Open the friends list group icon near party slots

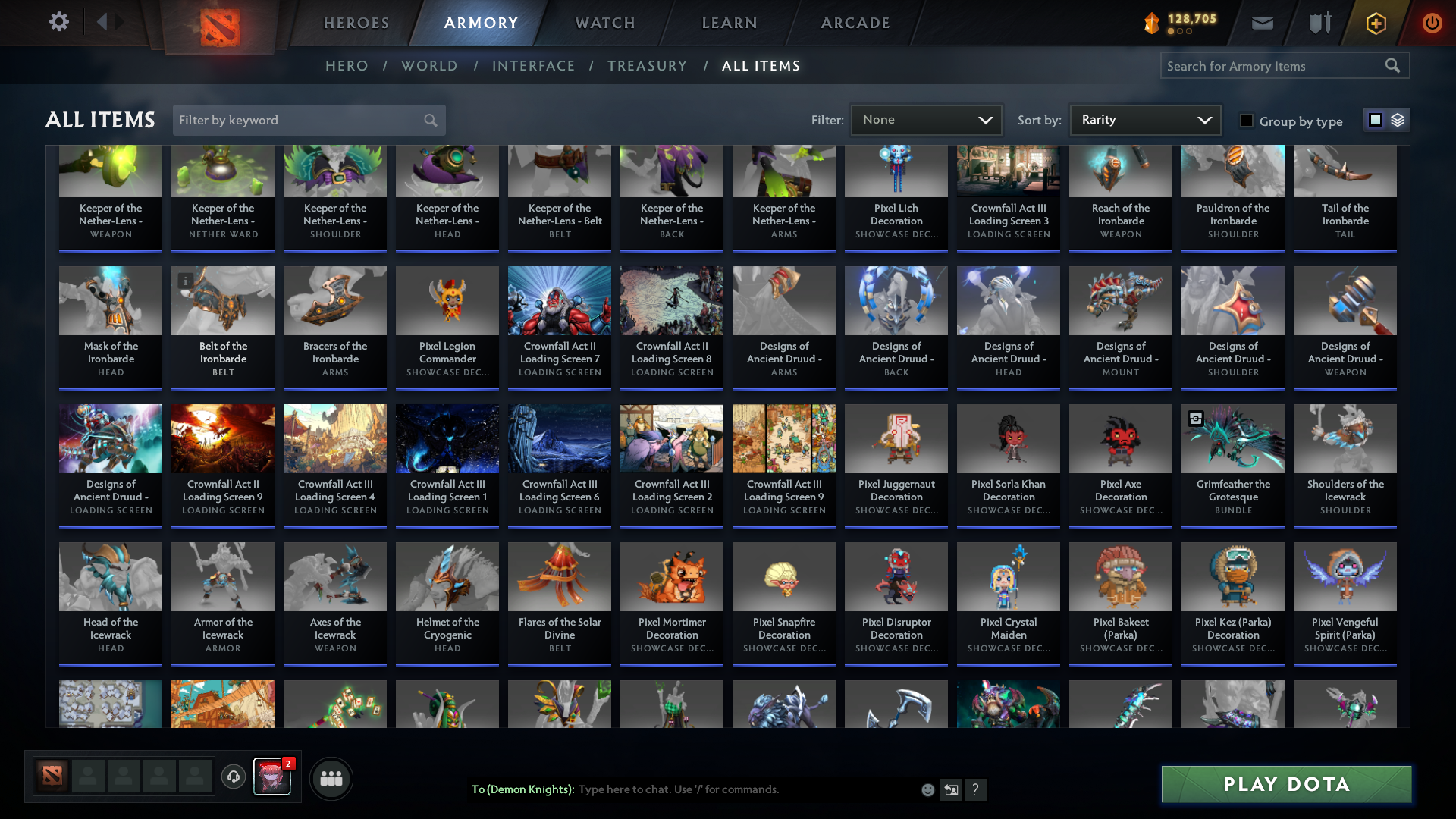pos(330,778)
